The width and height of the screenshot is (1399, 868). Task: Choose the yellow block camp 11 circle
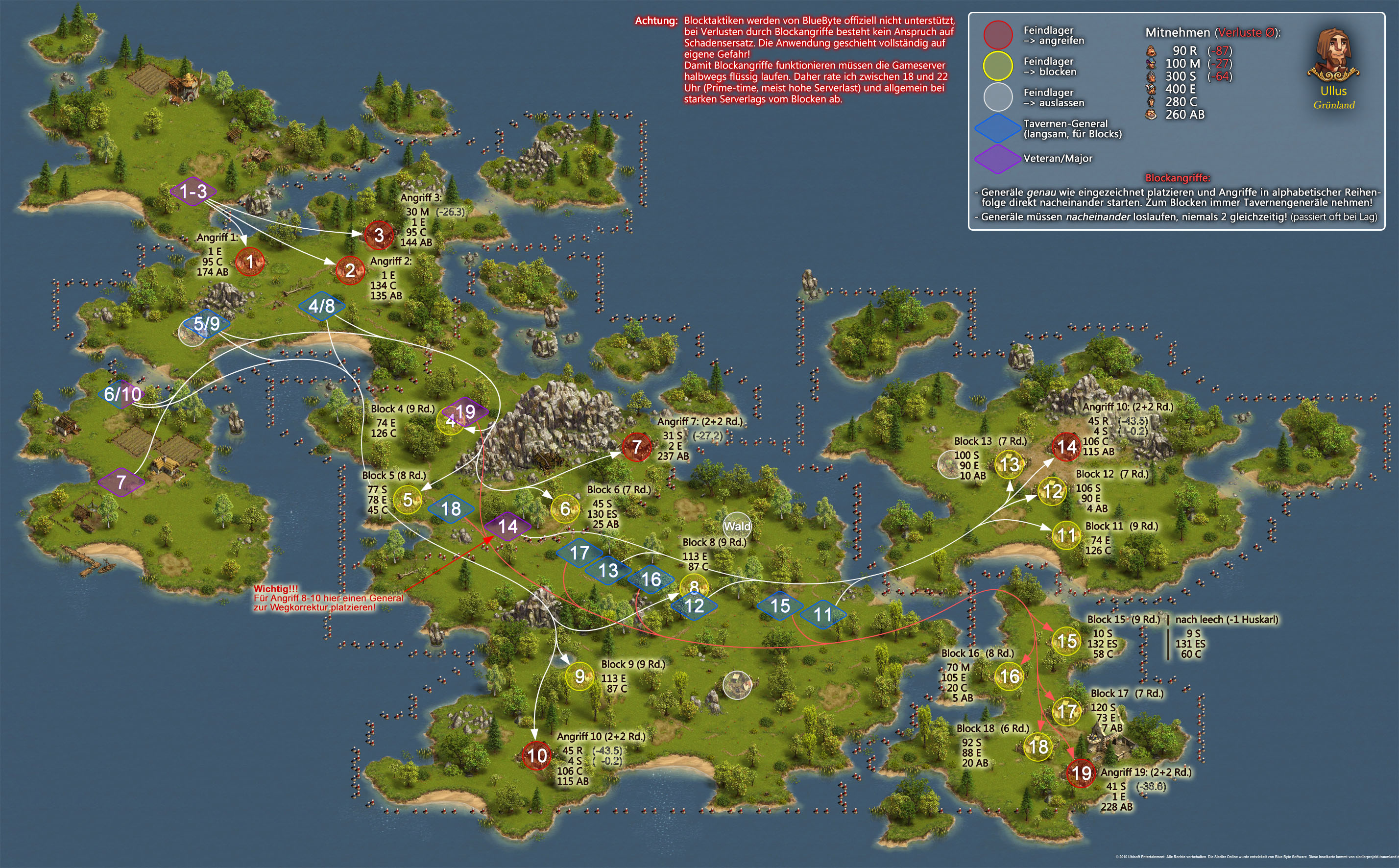[x=1066, y=535]
